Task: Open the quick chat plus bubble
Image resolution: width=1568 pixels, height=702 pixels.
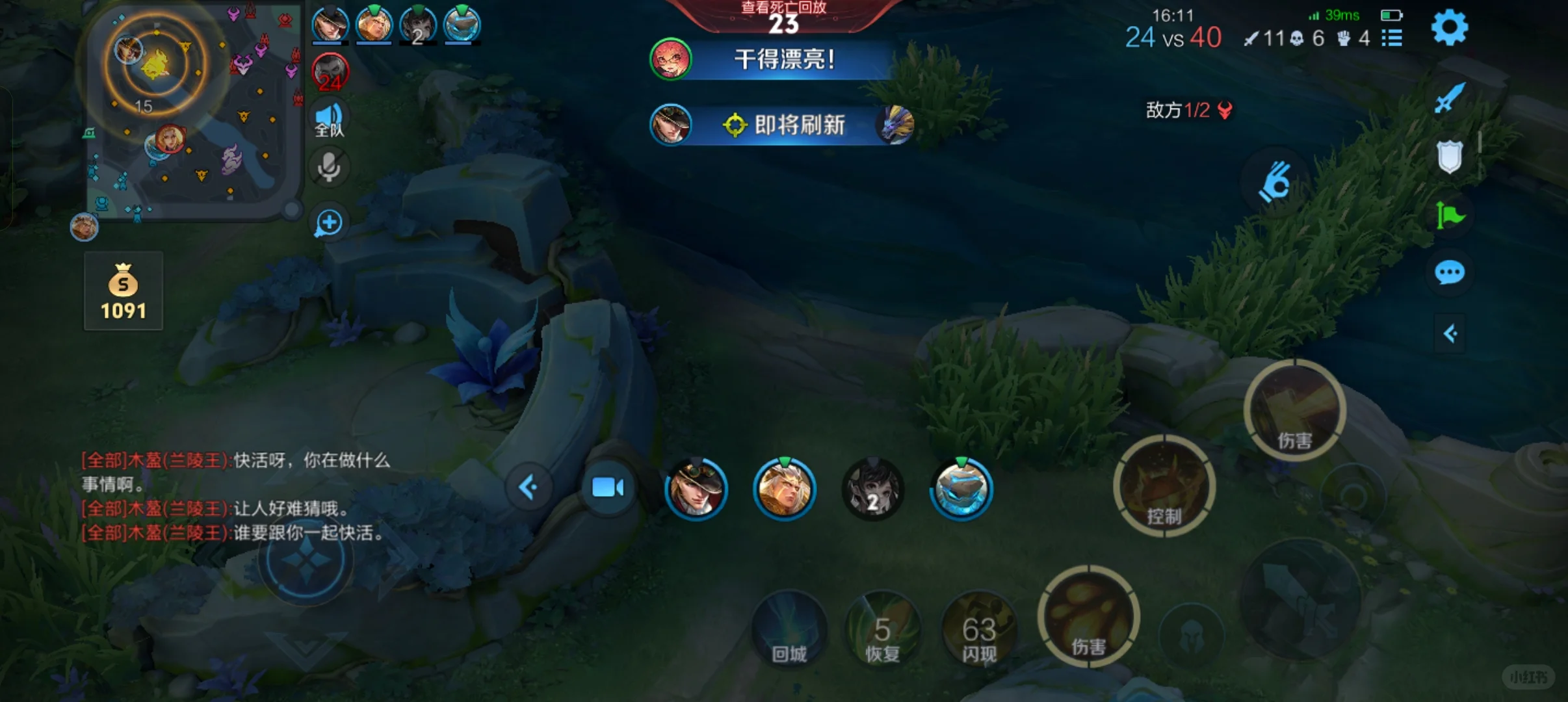Action: (329, 223)
